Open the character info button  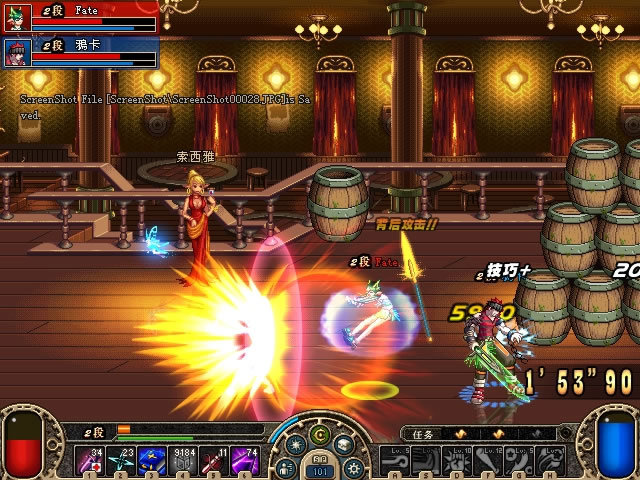tap(286, 467)
